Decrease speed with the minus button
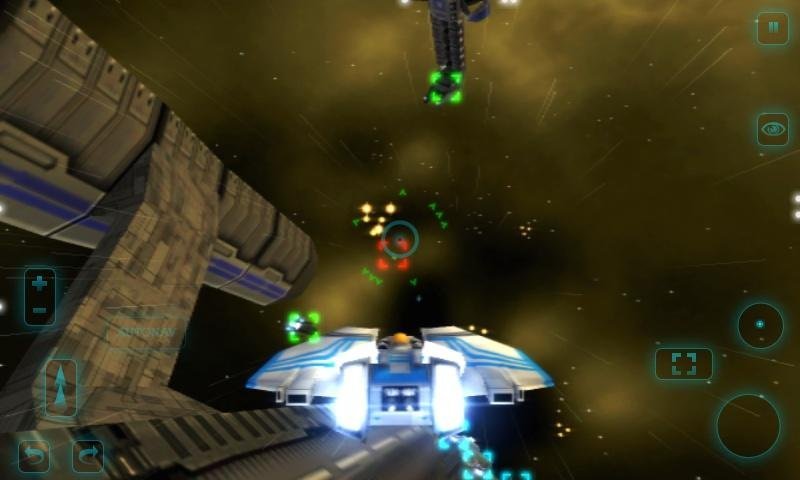Viewport: 800px width, 480px height. [x=40, y=310]
